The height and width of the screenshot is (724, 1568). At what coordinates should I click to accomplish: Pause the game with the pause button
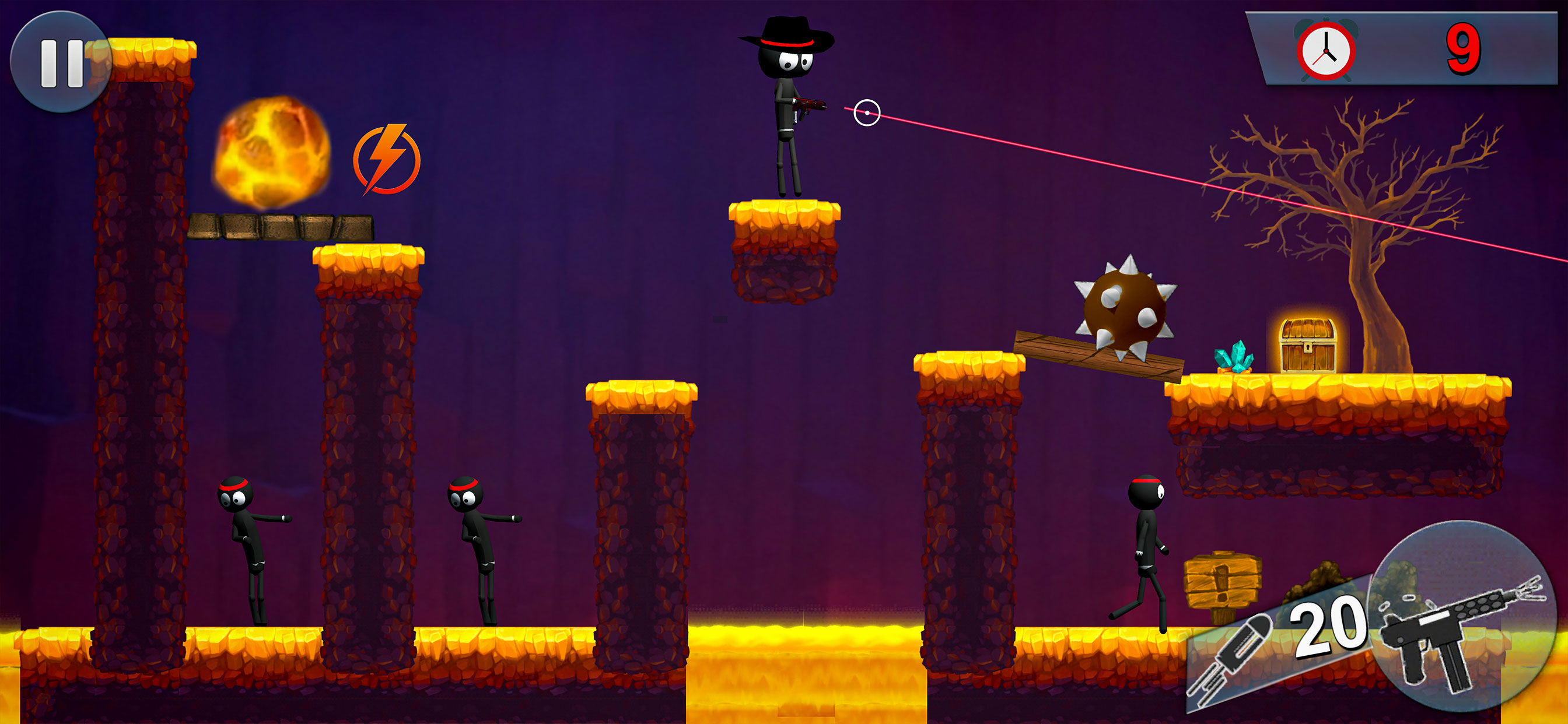tap(61, 64)
